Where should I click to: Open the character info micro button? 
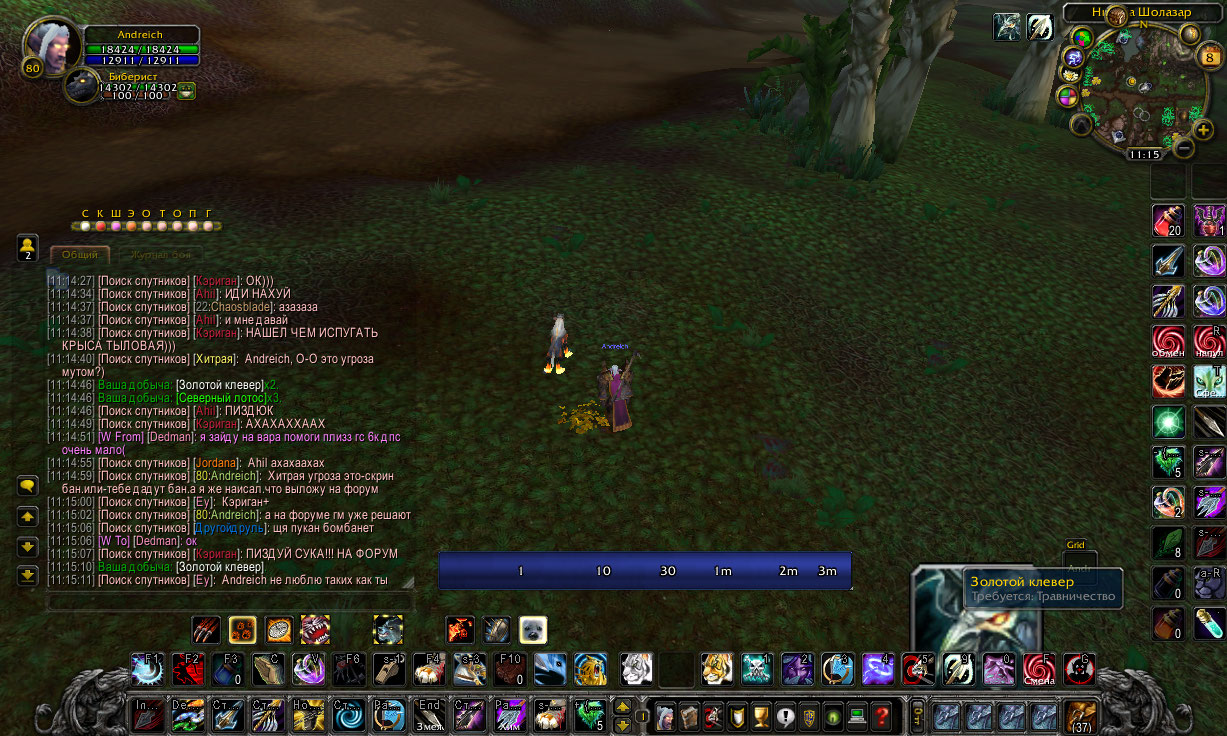click(x=664, y=716)
